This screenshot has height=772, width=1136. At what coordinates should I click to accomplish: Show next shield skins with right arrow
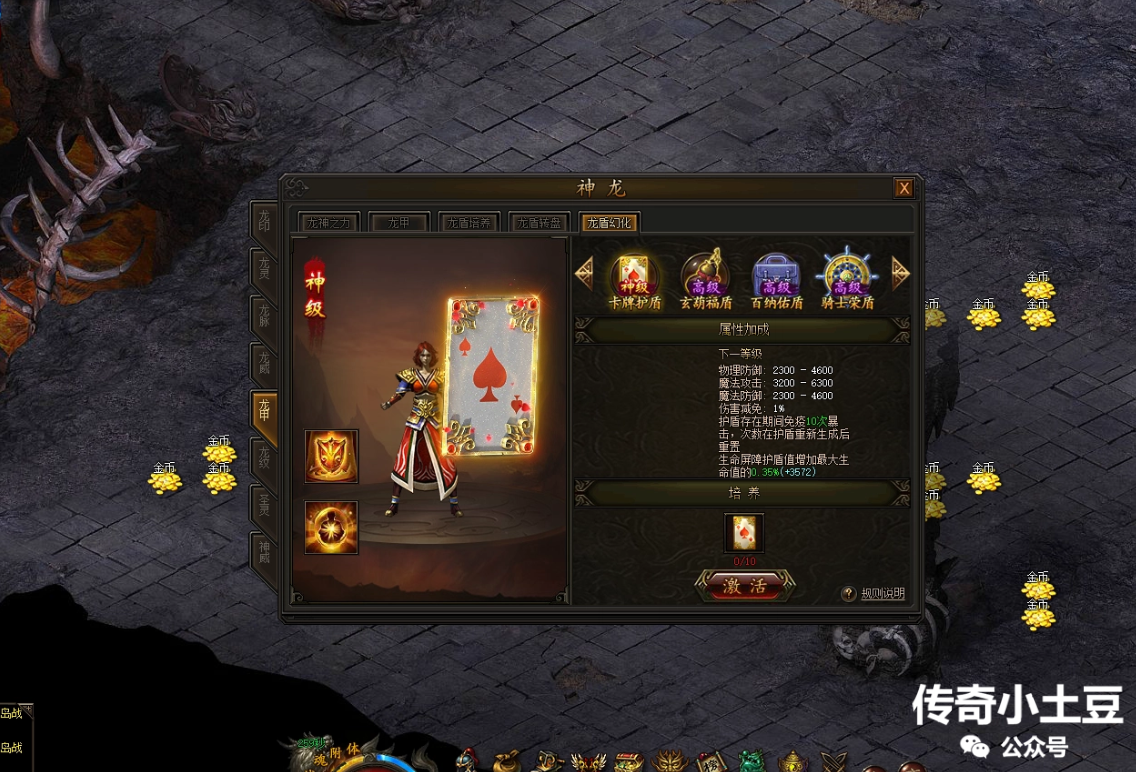point(900,273)
